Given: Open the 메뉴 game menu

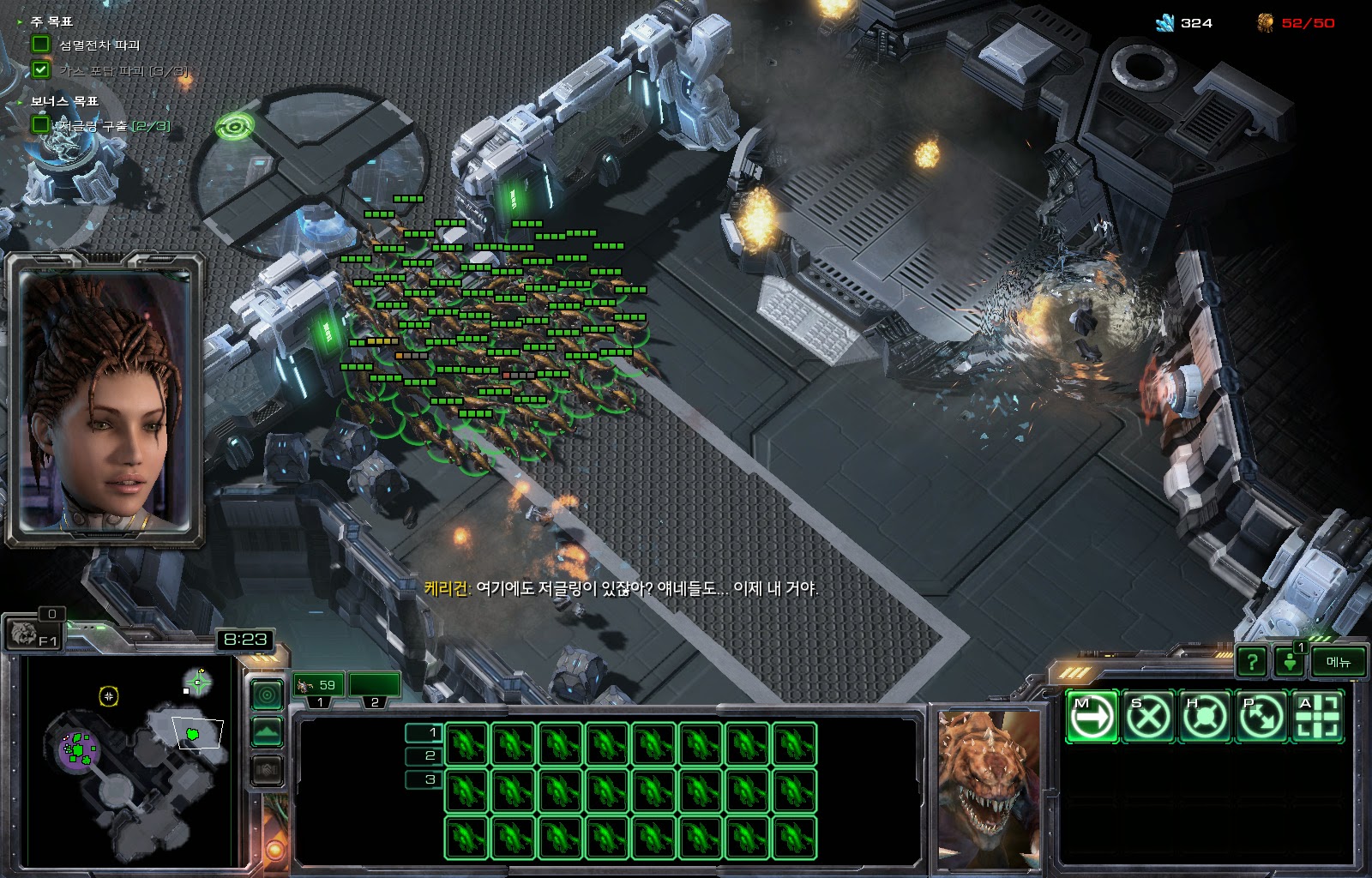Looking at the screenshot, I should tap(1338, 661).
